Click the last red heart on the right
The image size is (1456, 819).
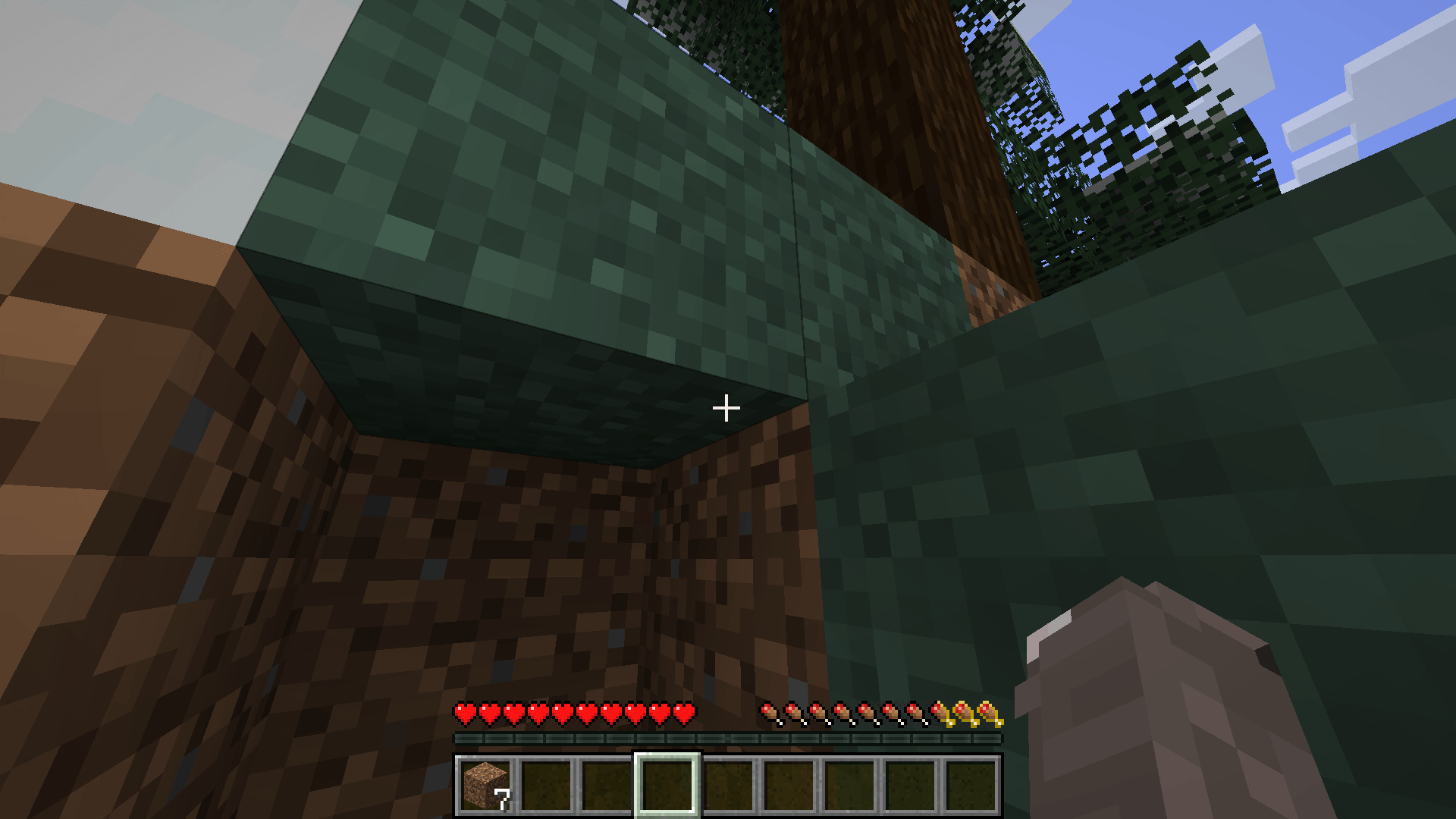684,714
